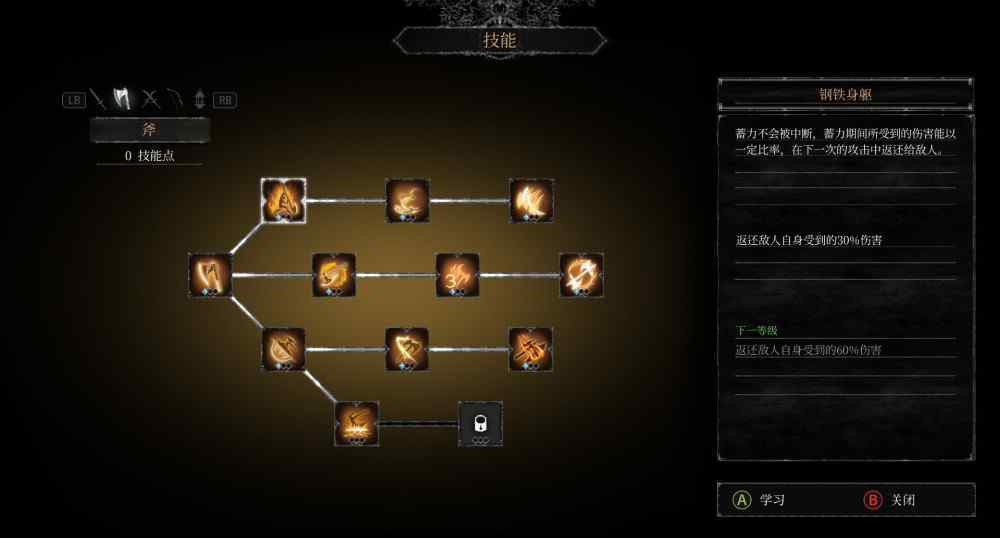Open the bow weapon skill tab
Screen dimensions: 1000x538
click(175, 99)
